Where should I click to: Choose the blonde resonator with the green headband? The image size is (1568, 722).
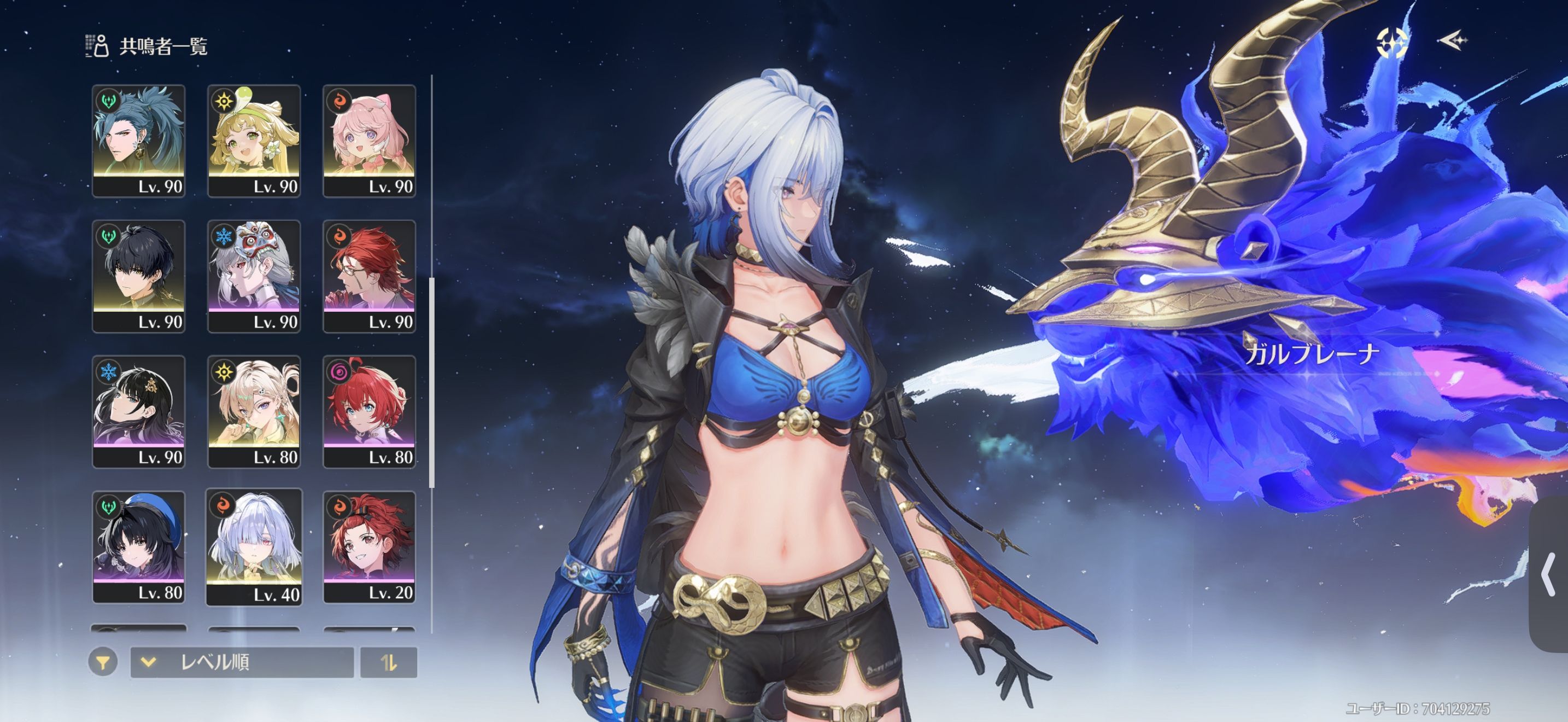coord(254,141)
